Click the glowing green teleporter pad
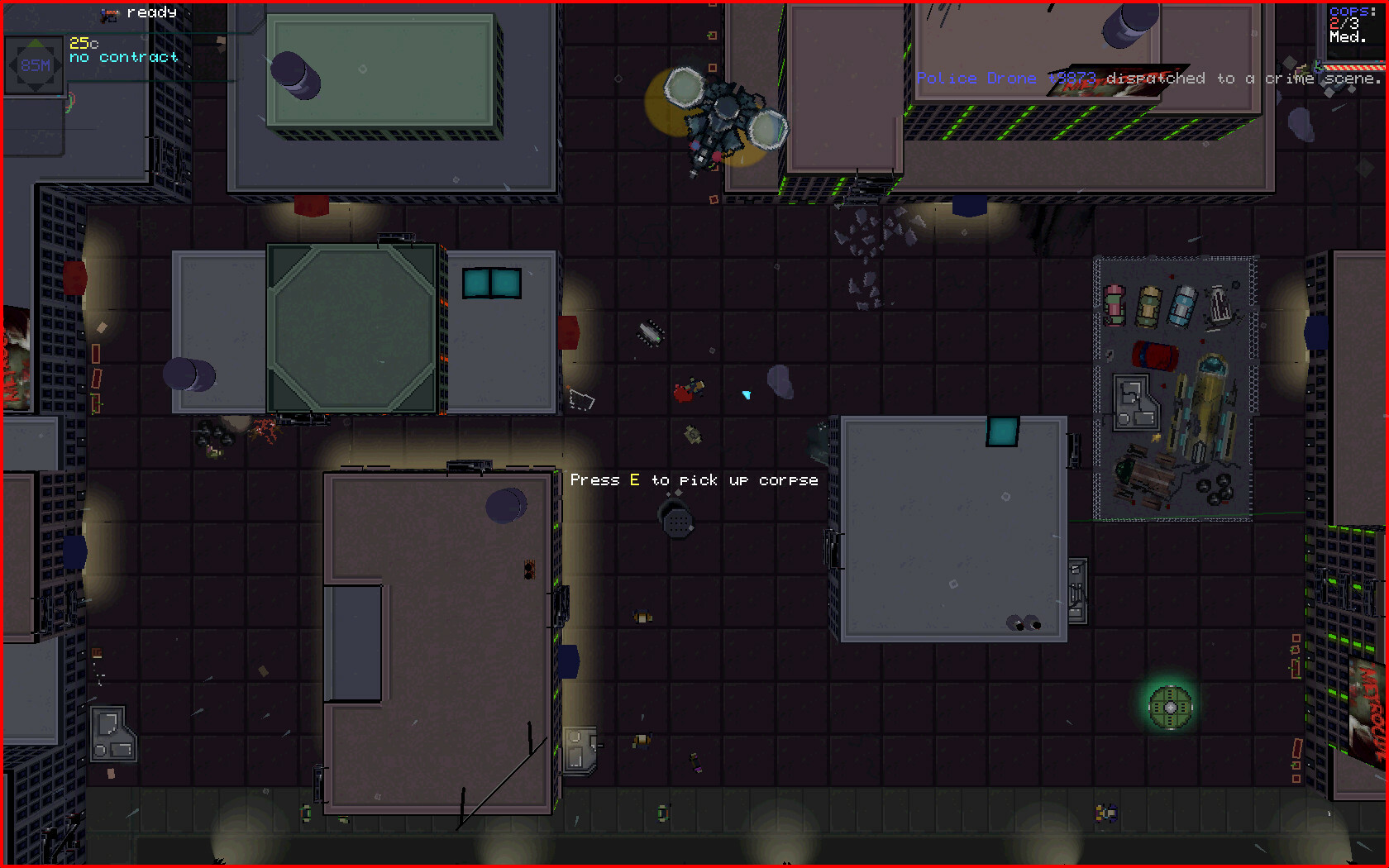Image resolution: width=1389 pixels, height=868 pixels. pos(1169,705)
